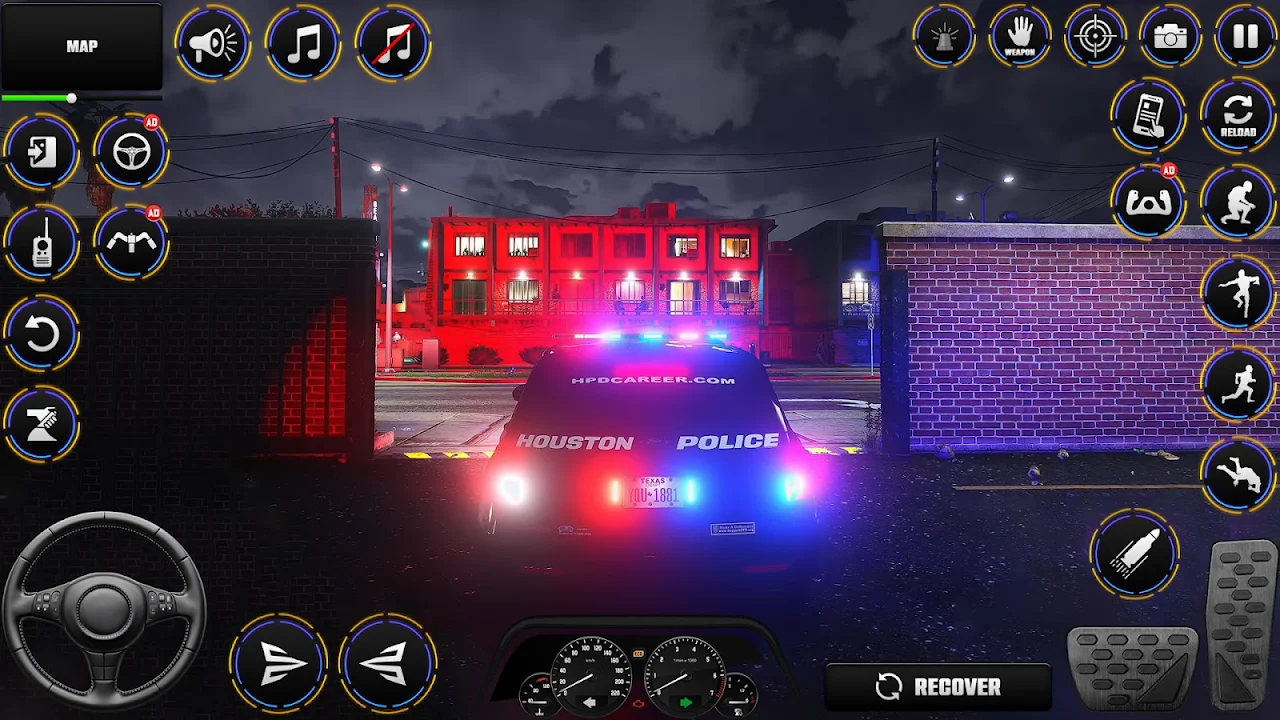
Task: Use the walkie-talkie radio icon
Action: [41, 243]
